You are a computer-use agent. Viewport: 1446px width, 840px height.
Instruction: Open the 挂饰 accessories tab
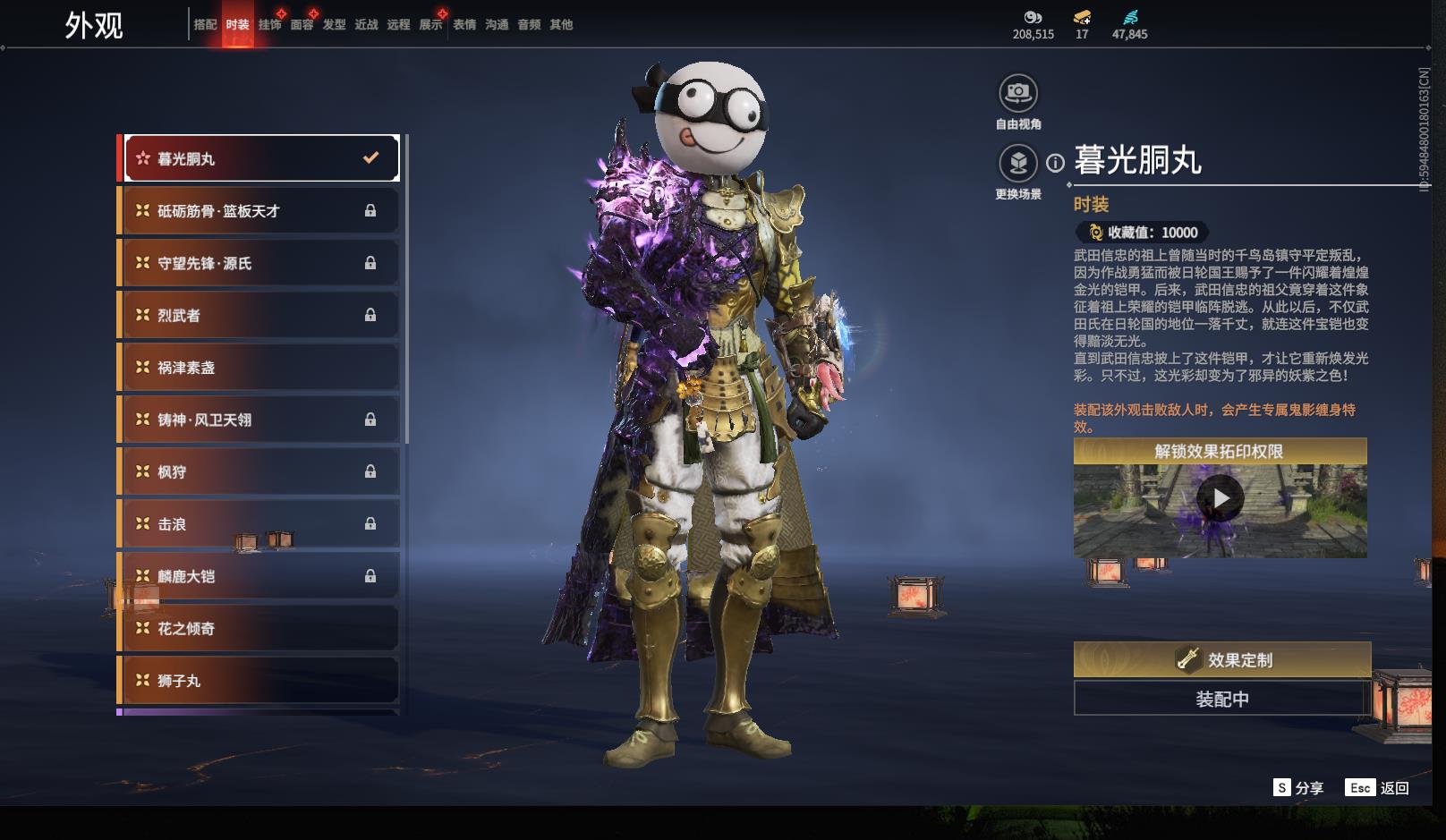pyautogui.click(x=269, y=25)
